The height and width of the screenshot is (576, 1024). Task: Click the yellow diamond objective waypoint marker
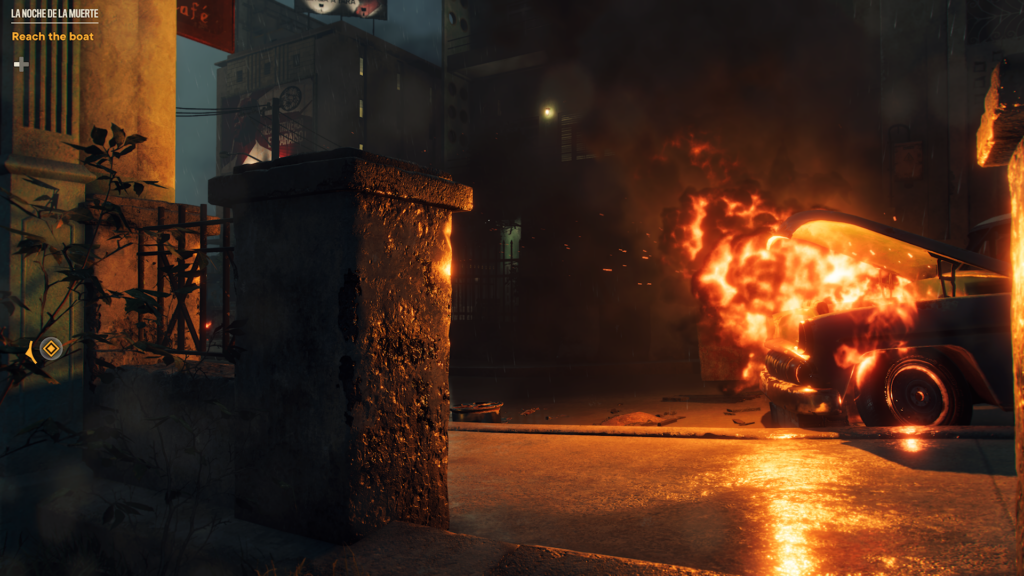[x=51, y=349]
